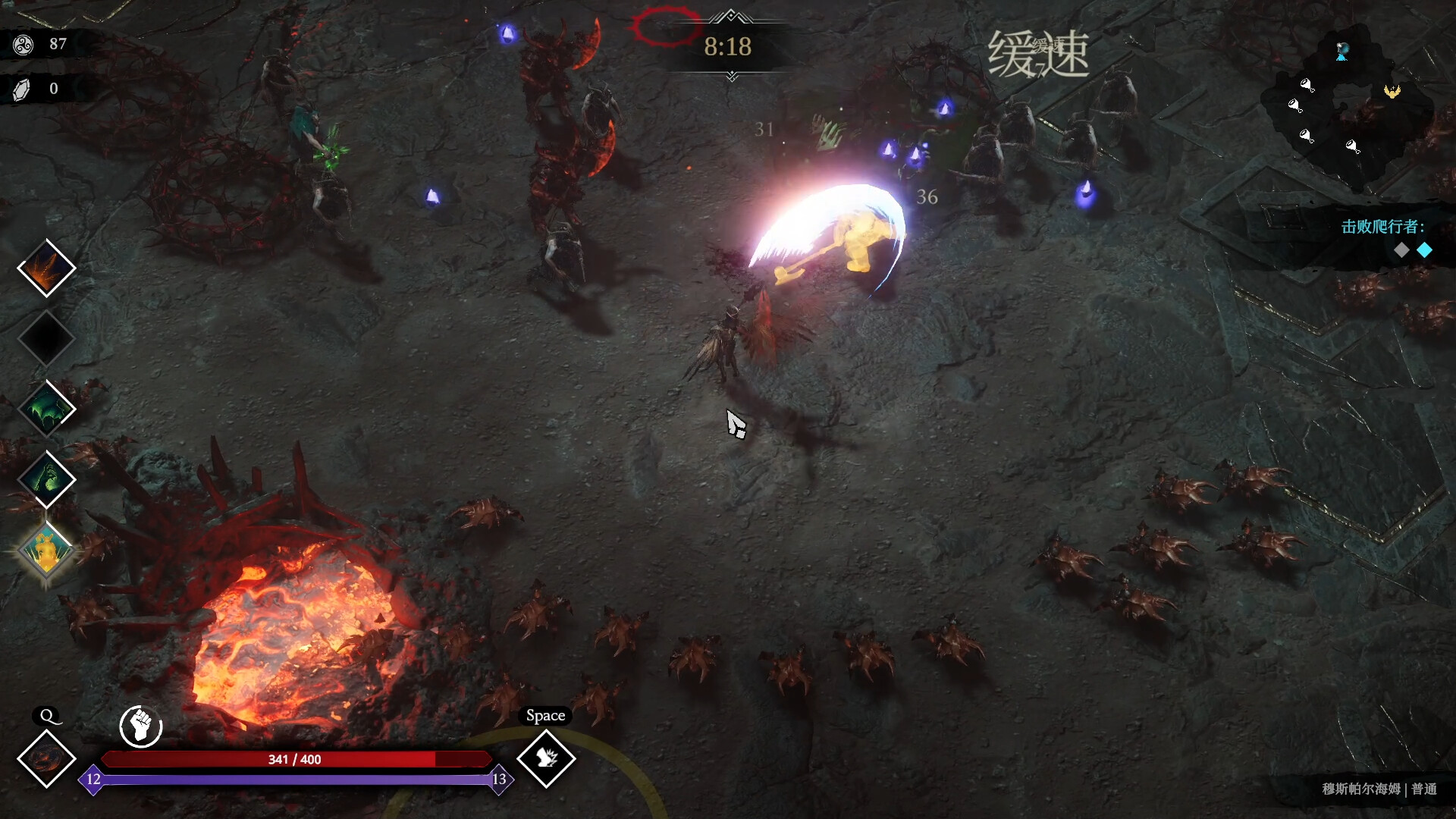Select the orange flame skill icon
Screen dimensions: 1456x819
(x=45, y=267)
